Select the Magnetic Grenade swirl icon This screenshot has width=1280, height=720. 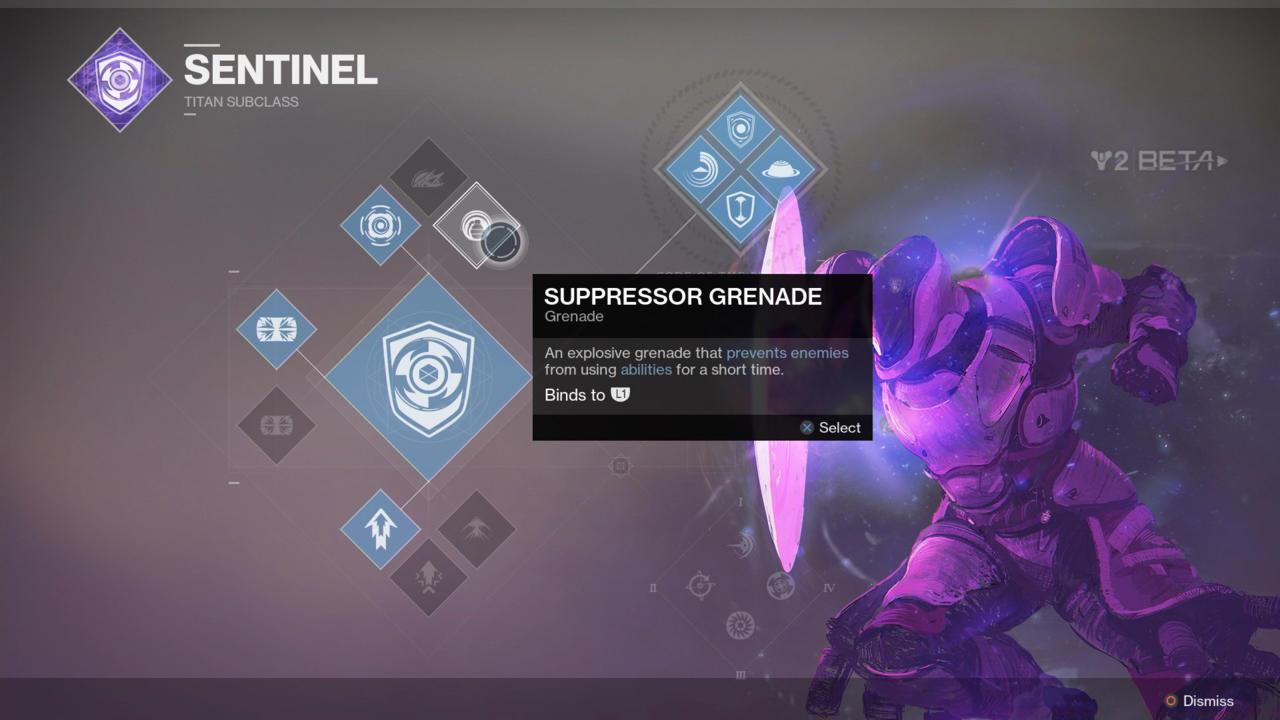coord(379,227)
